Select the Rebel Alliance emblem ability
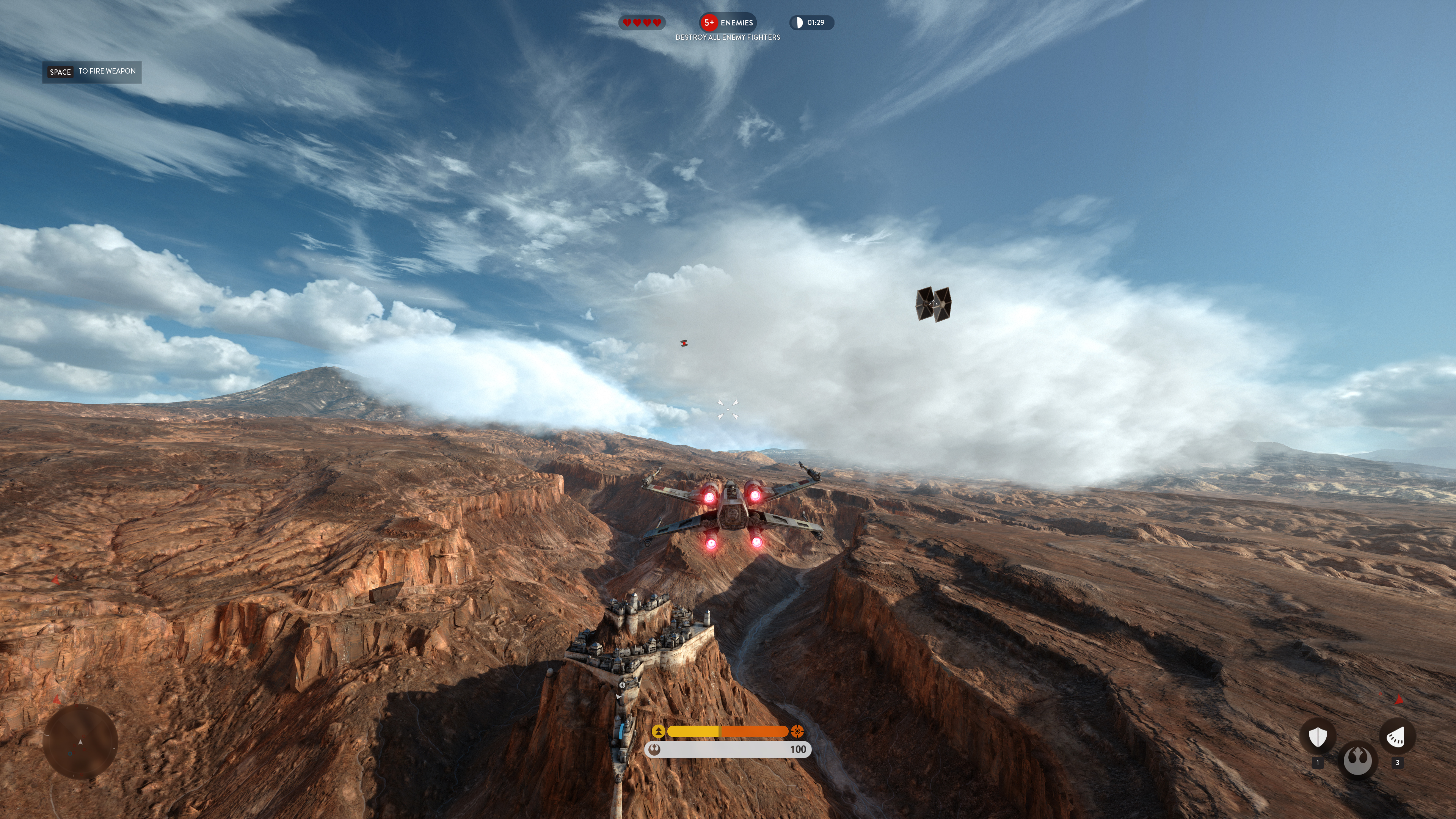 [x=1357, y=760]
